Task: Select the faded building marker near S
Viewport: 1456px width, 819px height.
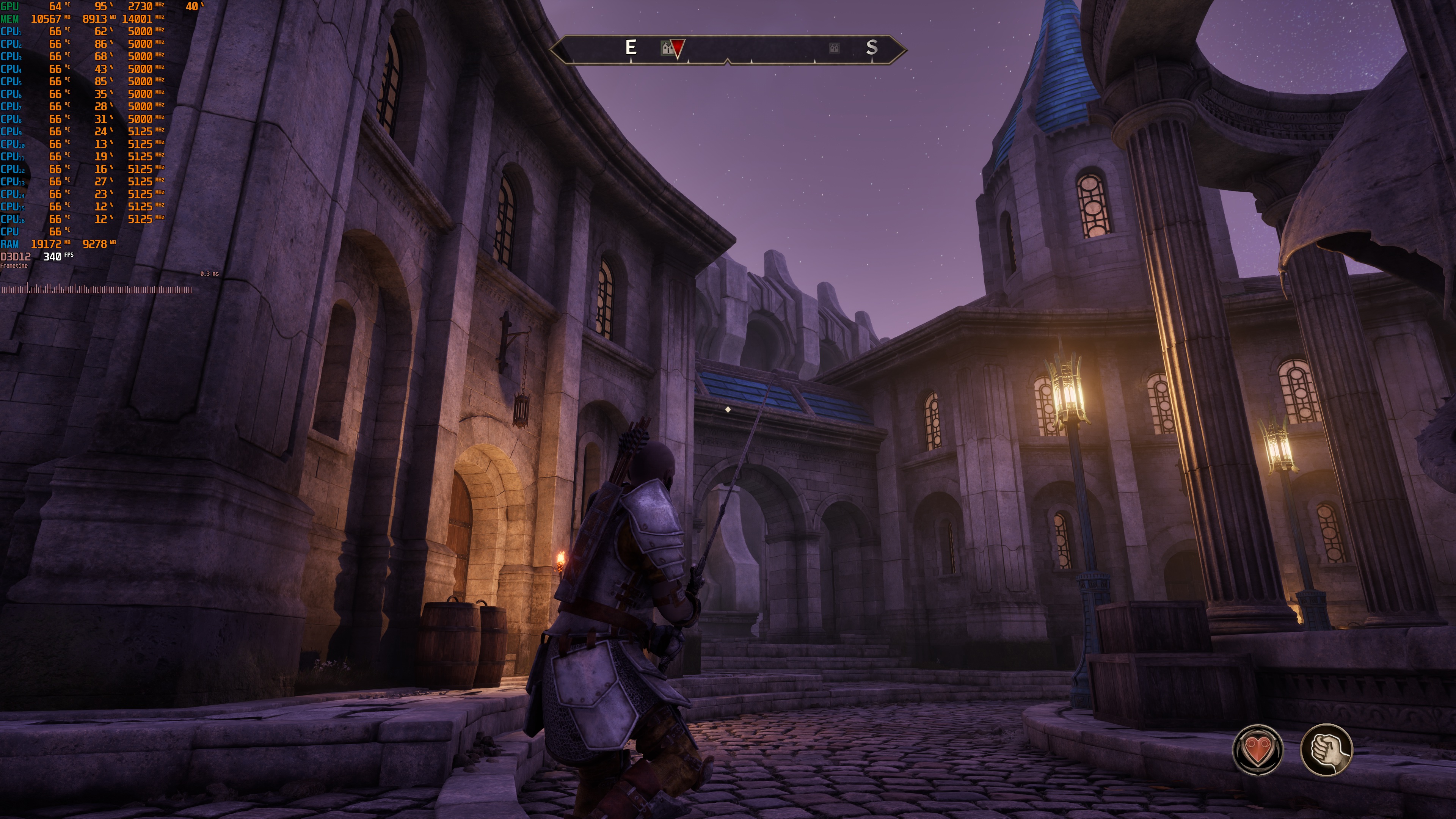Action: click(834, 48)
